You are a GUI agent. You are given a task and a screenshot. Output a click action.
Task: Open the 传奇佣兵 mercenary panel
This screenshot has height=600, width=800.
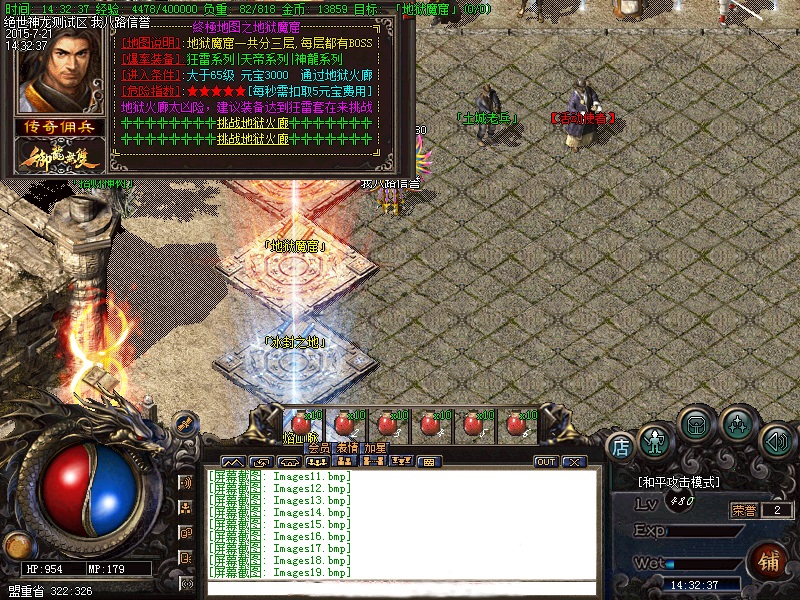coord(56,127)
